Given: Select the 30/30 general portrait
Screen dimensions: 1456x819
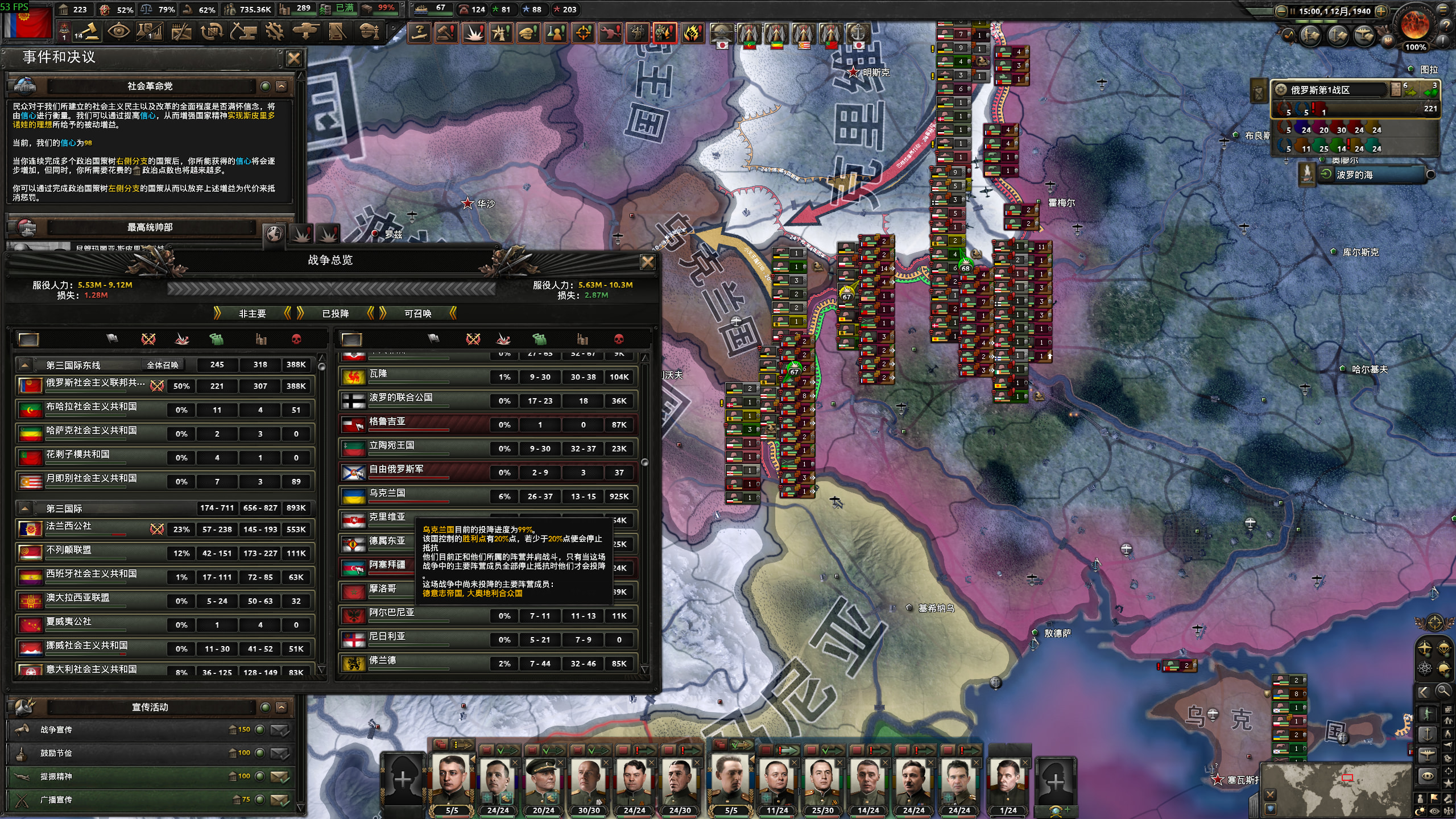Looking at the screenshot, I should pos(589,782).
